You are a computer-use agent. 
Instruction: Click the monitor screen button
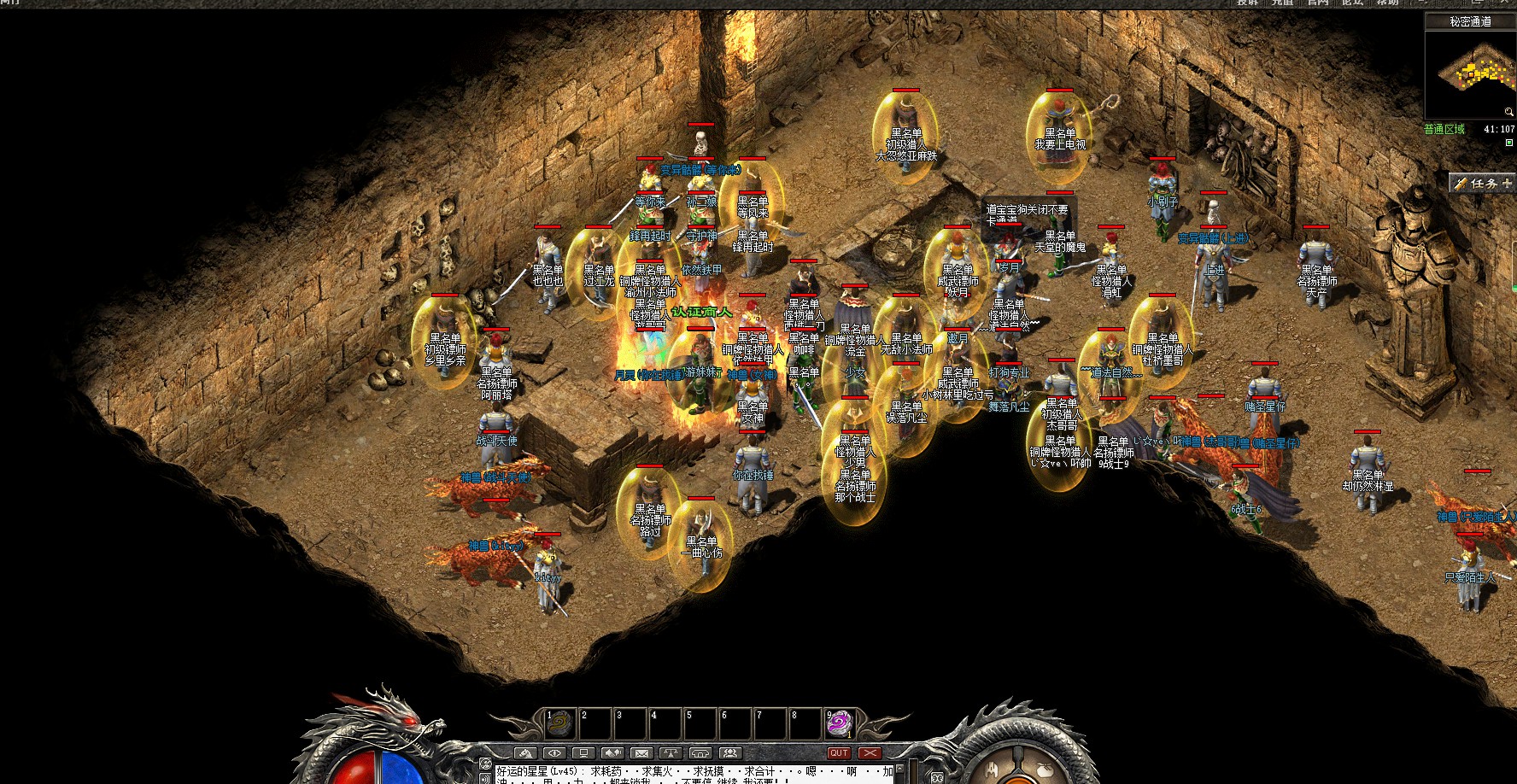click(583, 753)
